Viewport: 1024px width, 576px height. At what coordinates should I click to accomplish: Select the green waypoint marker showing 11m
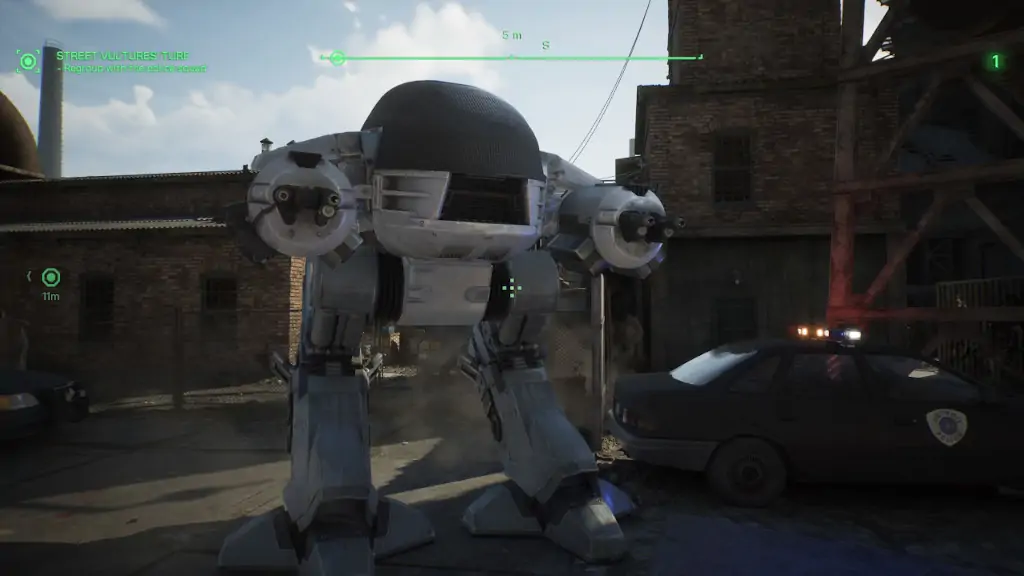(51, 277)
